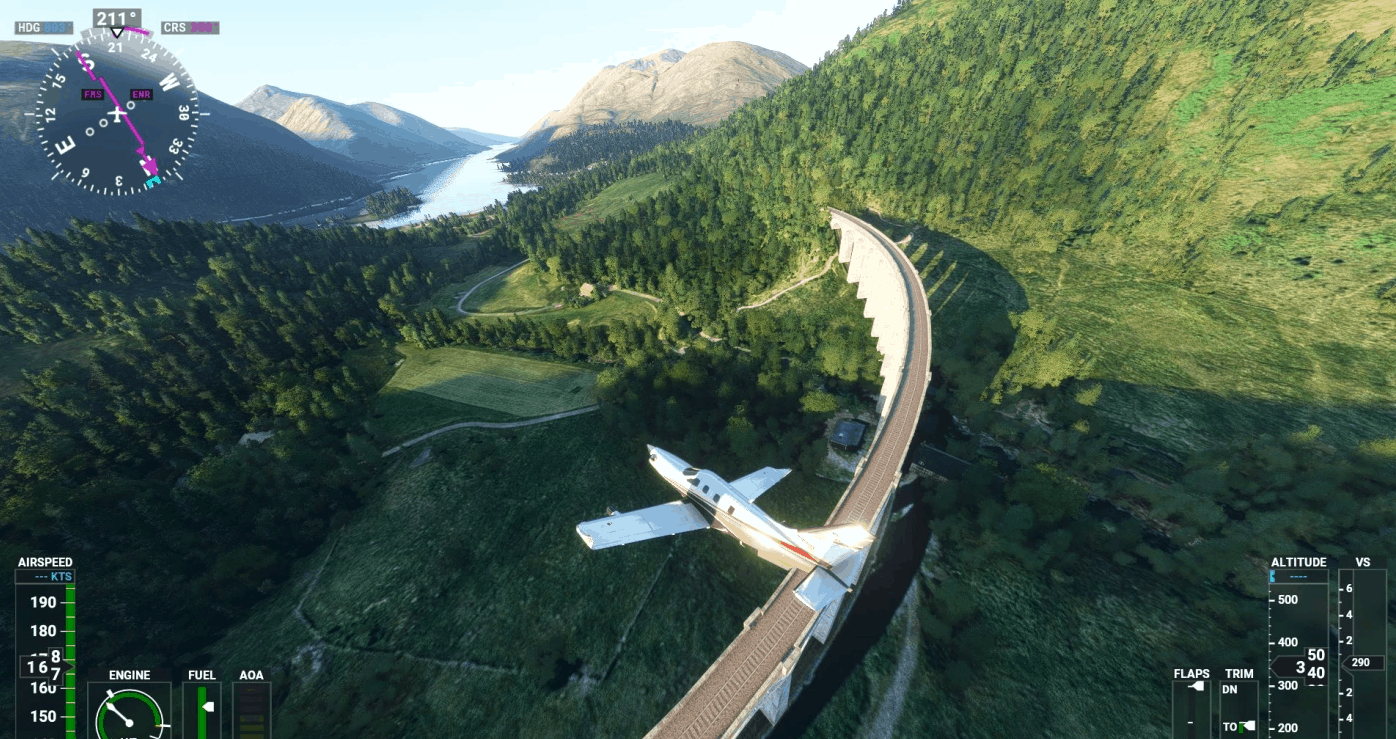Select the CRS course box
Viewport: 1396px width, 739px height.
click(190, 28)
